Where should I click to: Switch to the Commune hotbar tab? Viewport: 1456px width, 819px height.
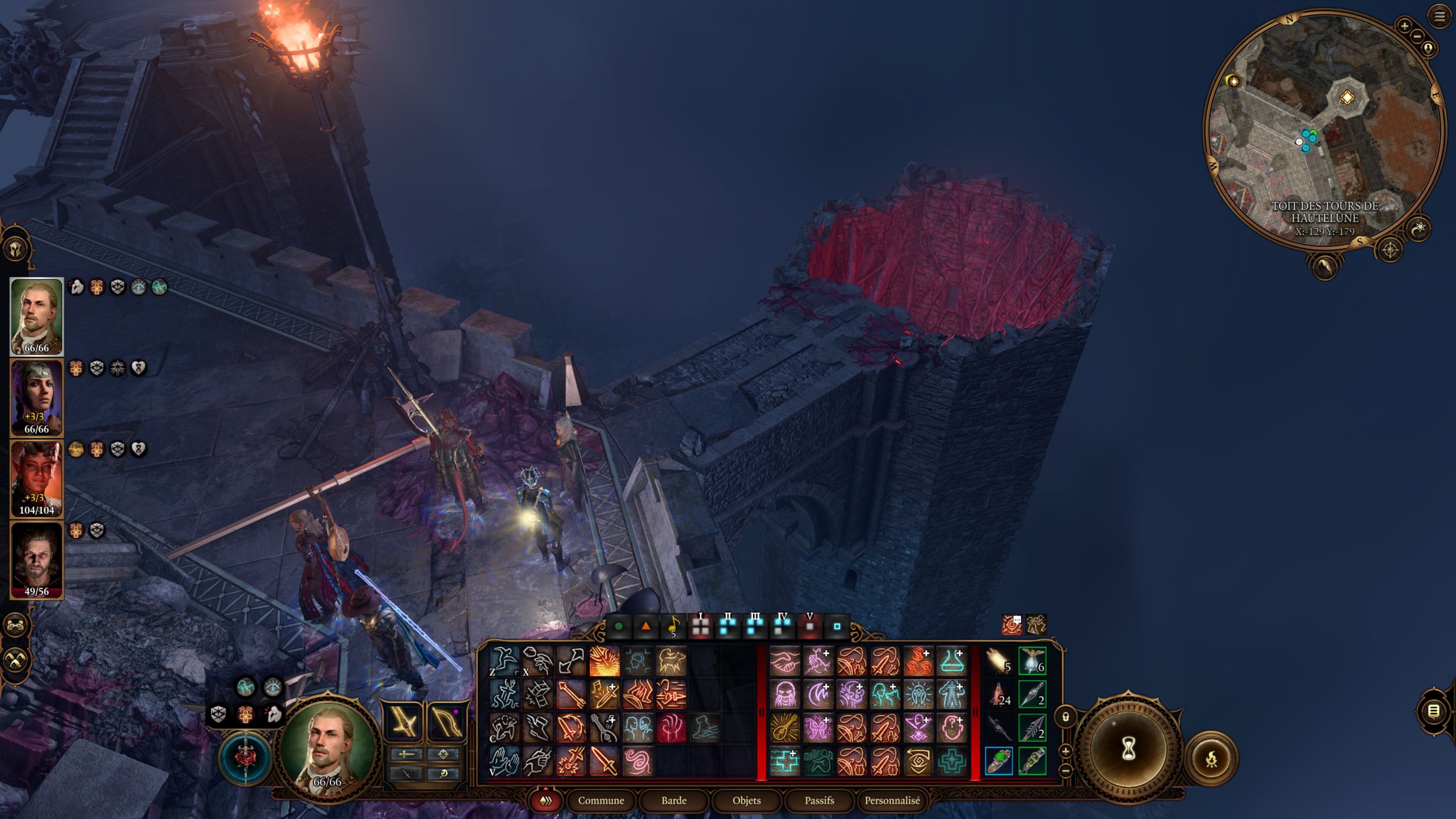point(601,800)
